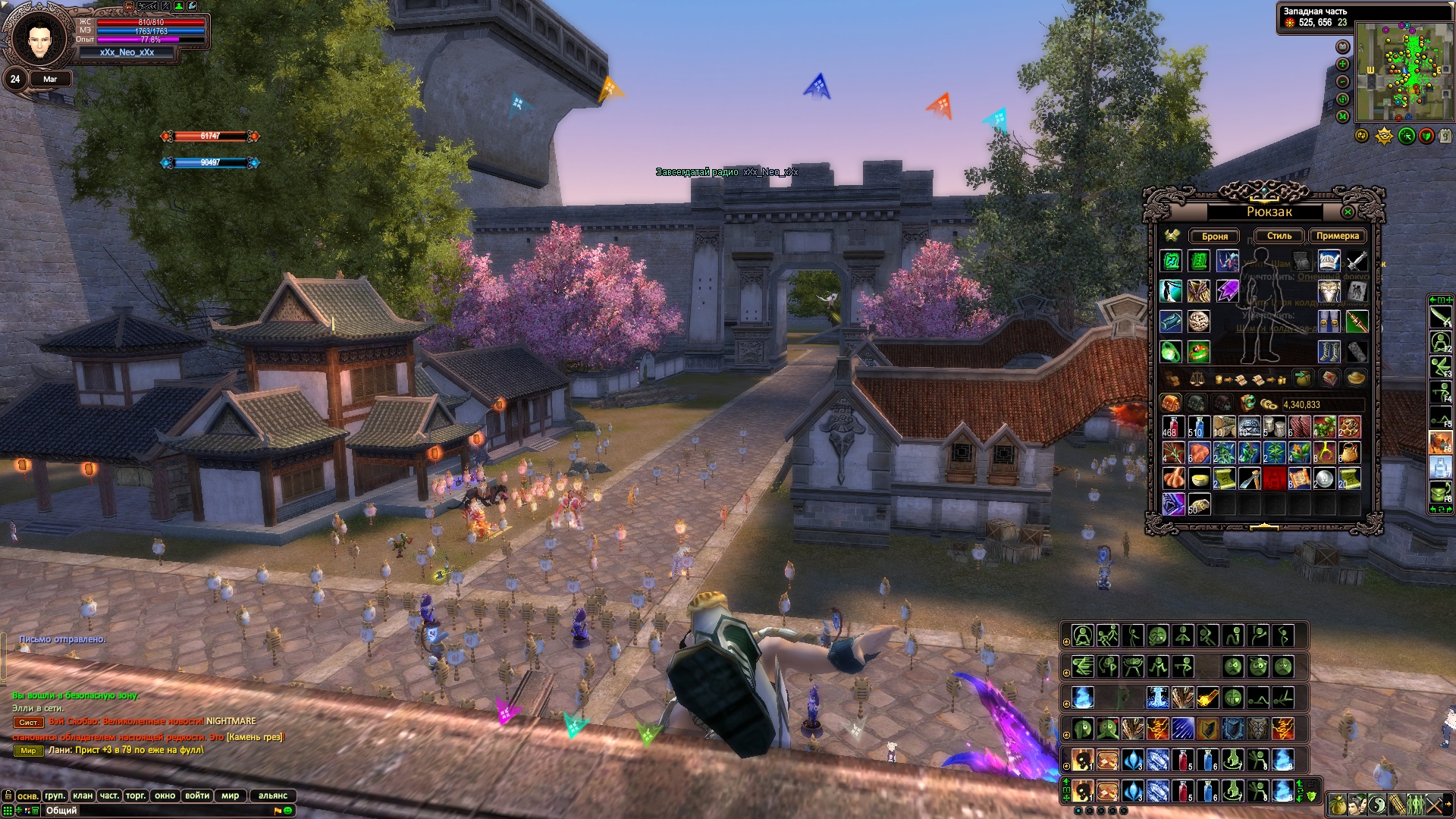1456x819 pixels.
Task: Select the blue mana potion stack of 510
Action: 1198,427
